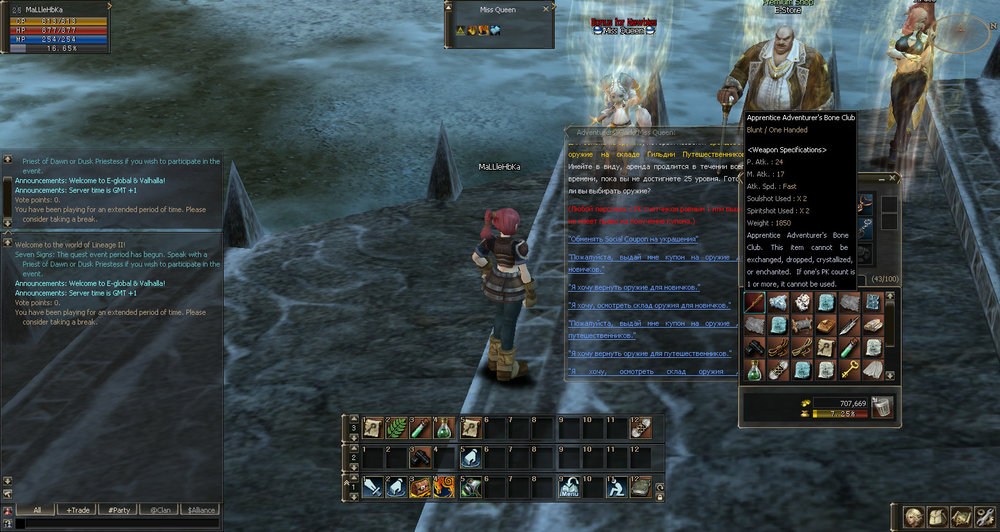Click the Menu shortcut hotbar icon
The width and height of the screenshot is (1000, 532).
(x=568, y=487)
